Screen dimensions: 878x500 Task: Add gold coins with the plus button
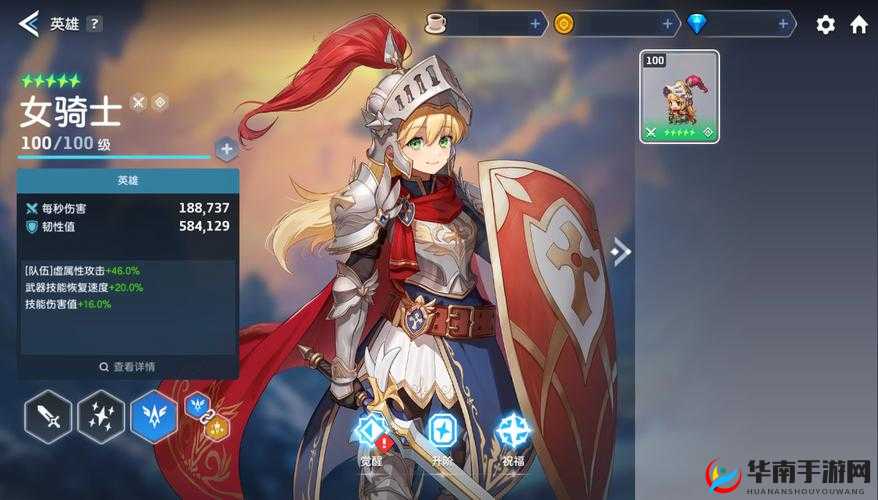point(668,23)
